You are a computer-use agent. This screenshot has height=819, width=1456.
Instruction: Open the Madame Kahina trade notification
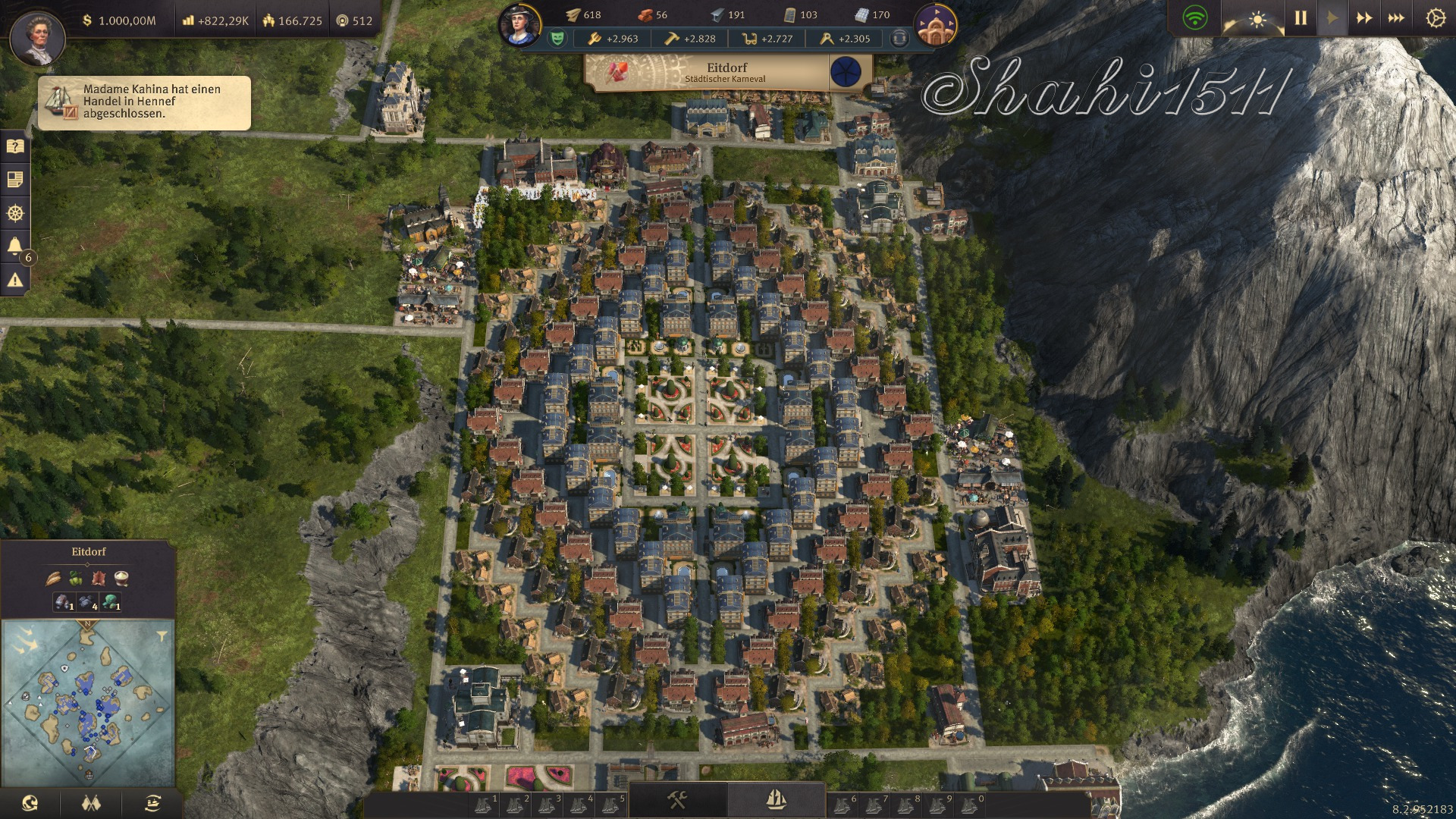(144, 102)
